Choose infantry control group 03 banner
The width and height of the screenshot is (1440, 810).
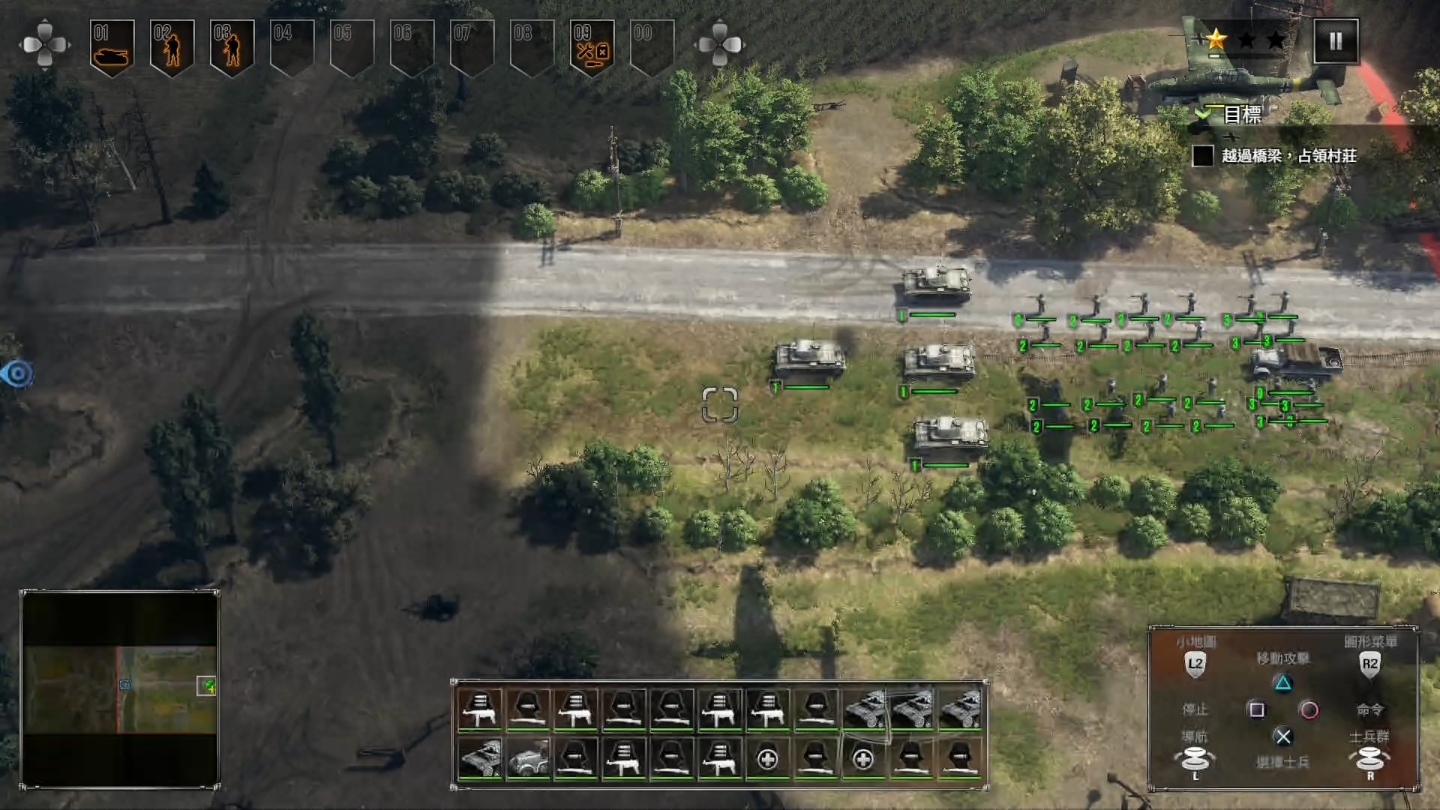232,47
